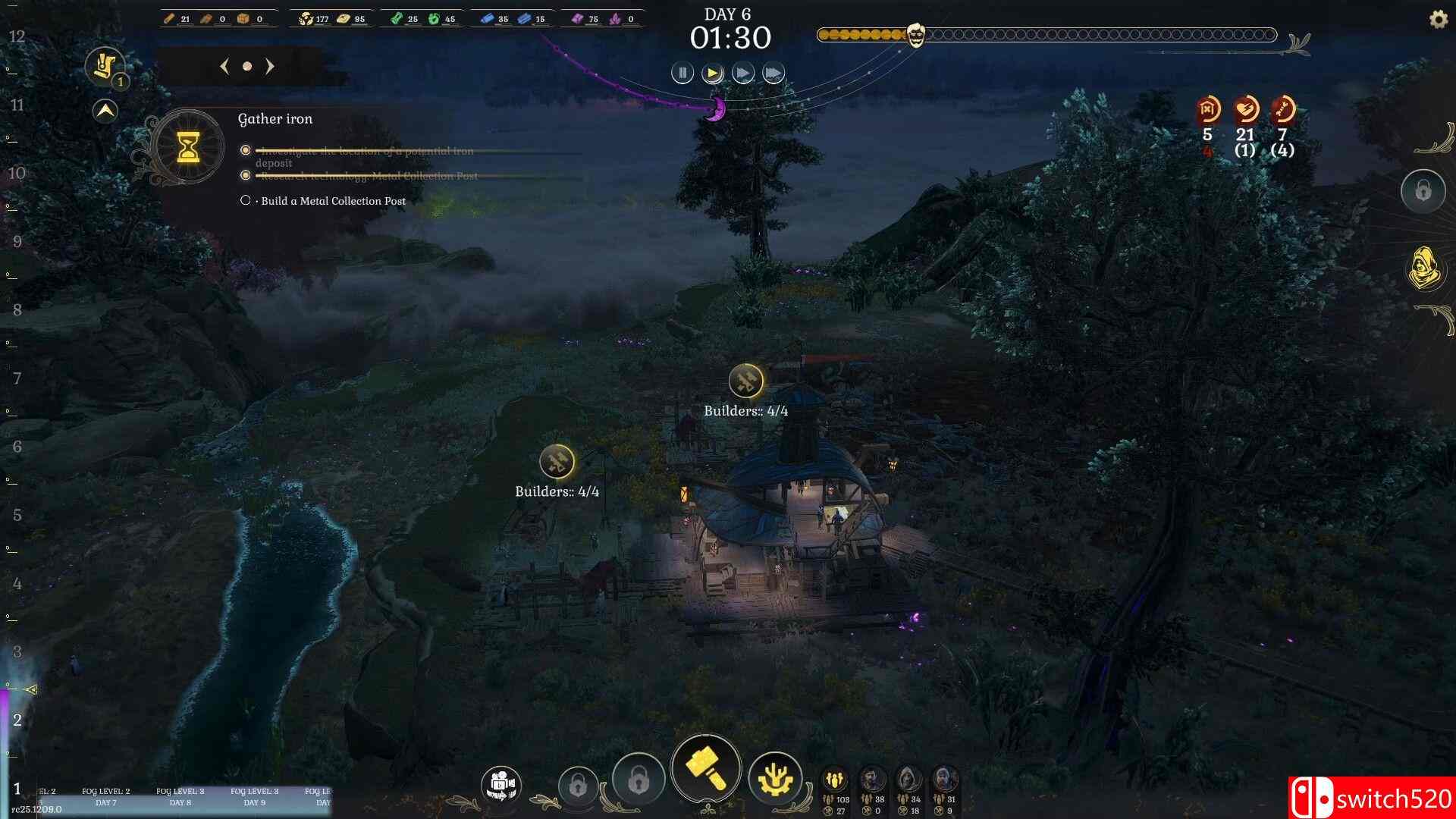The width and height of the screenshot is (1456, 819).
Task: Click the Builders 4/4 badge near the main building
Action: pos(746,381)
